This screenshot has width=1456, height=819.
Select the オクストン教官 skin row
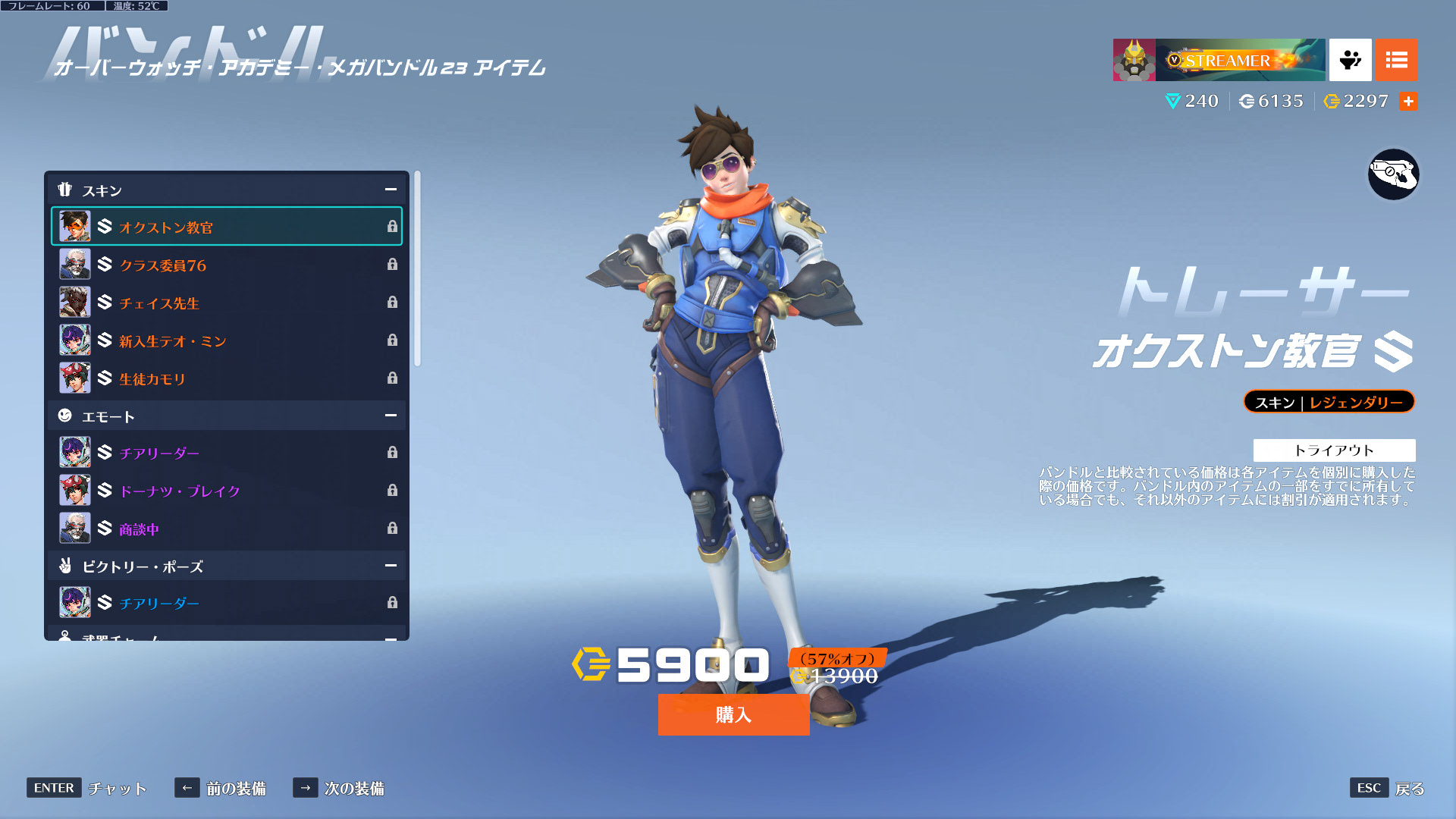[226, 227]
